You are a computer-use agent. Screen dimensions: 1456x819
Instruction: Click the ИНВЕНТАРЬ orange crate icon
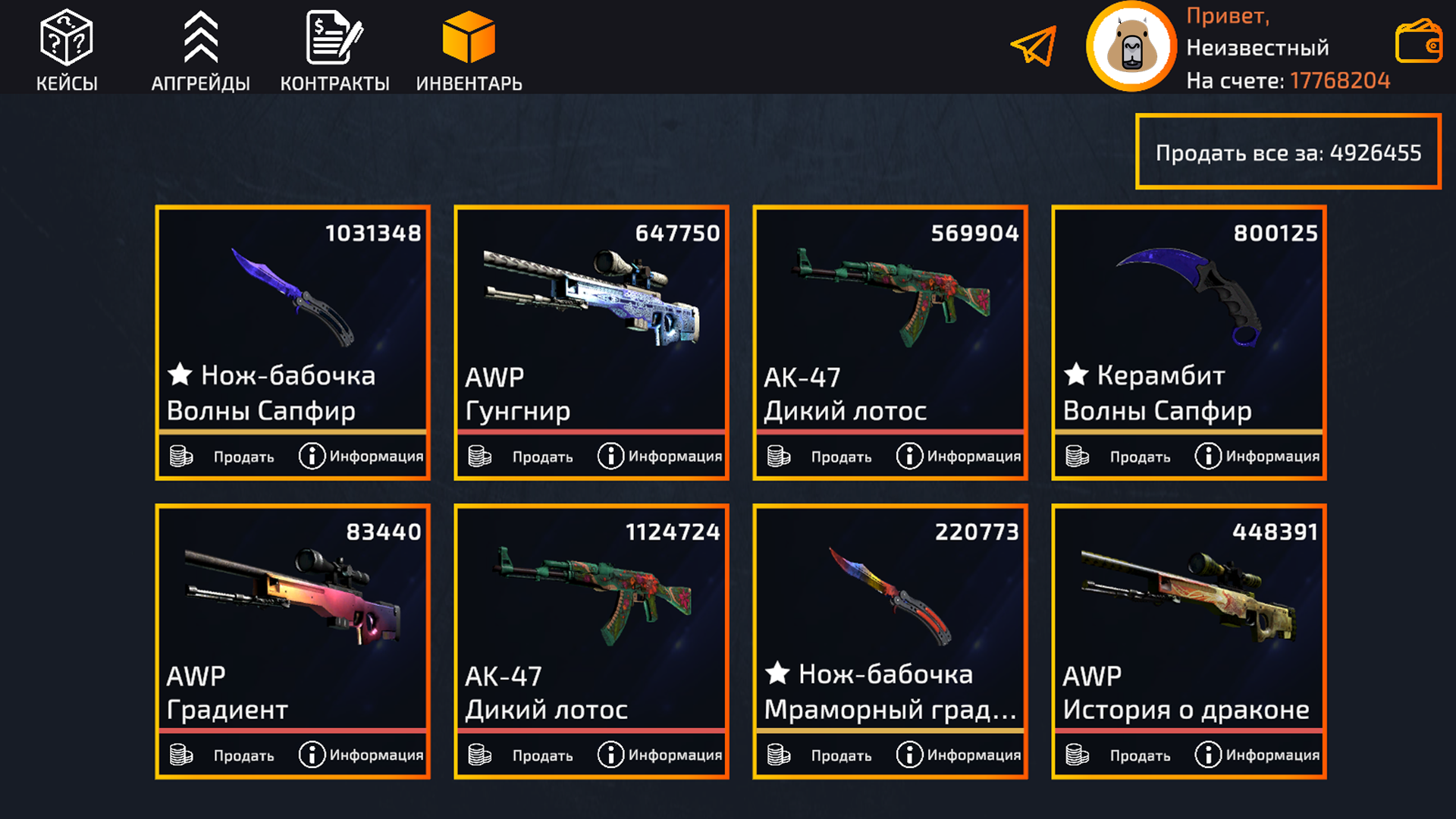469,36
